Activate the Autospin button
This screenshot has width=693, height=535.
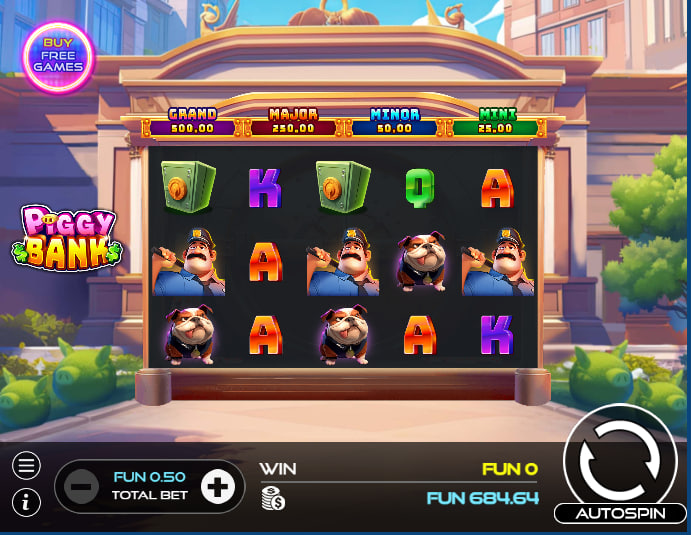tap(620, 513)
